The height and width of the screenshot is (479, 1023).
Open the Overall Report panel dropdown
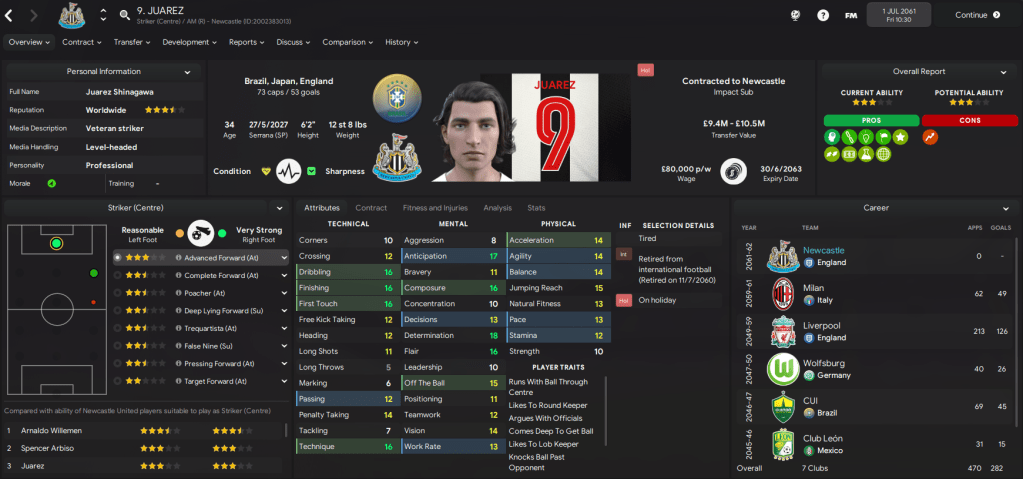pos(1001,72)
